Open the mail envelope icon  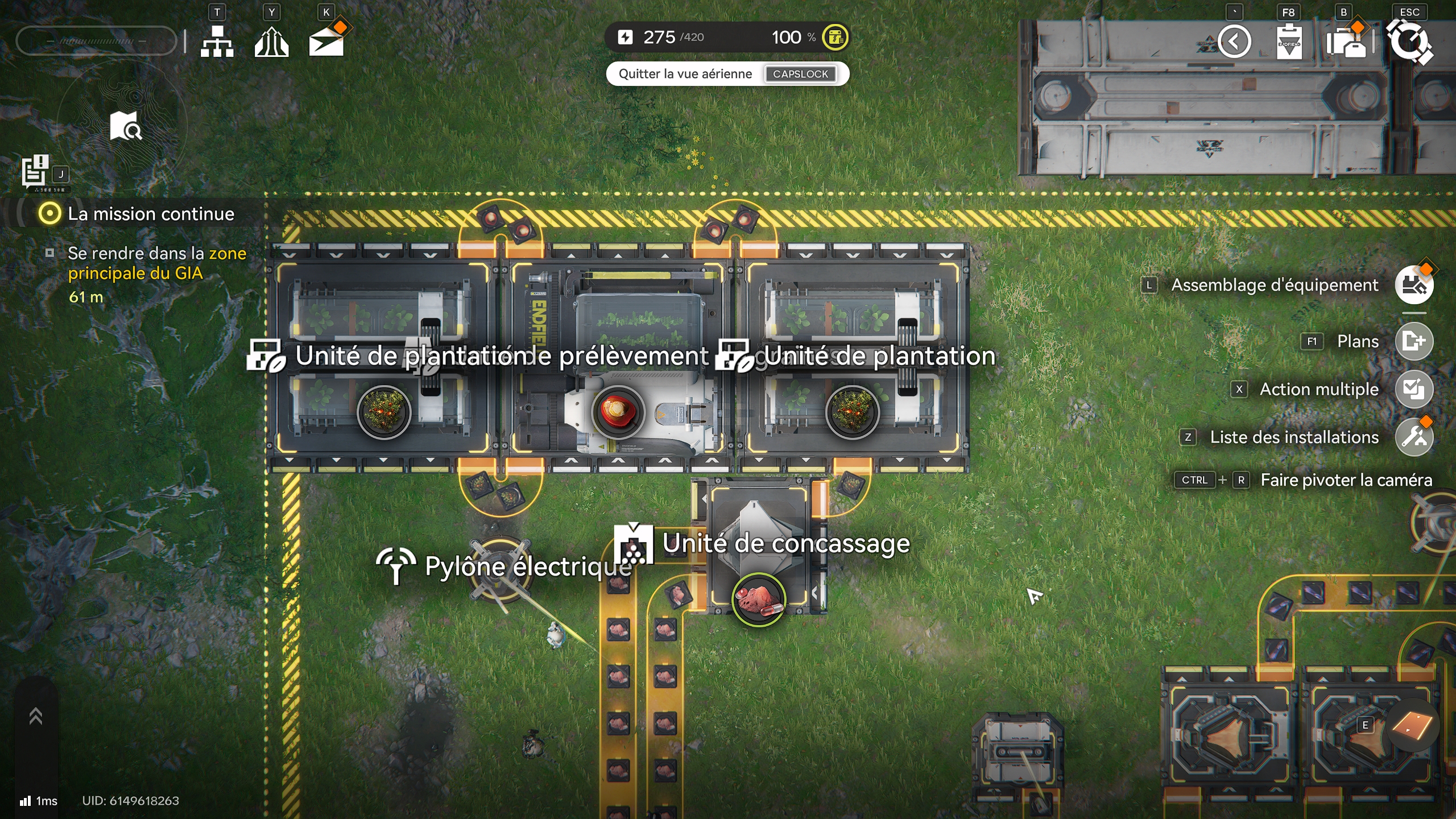click(326, 42)
